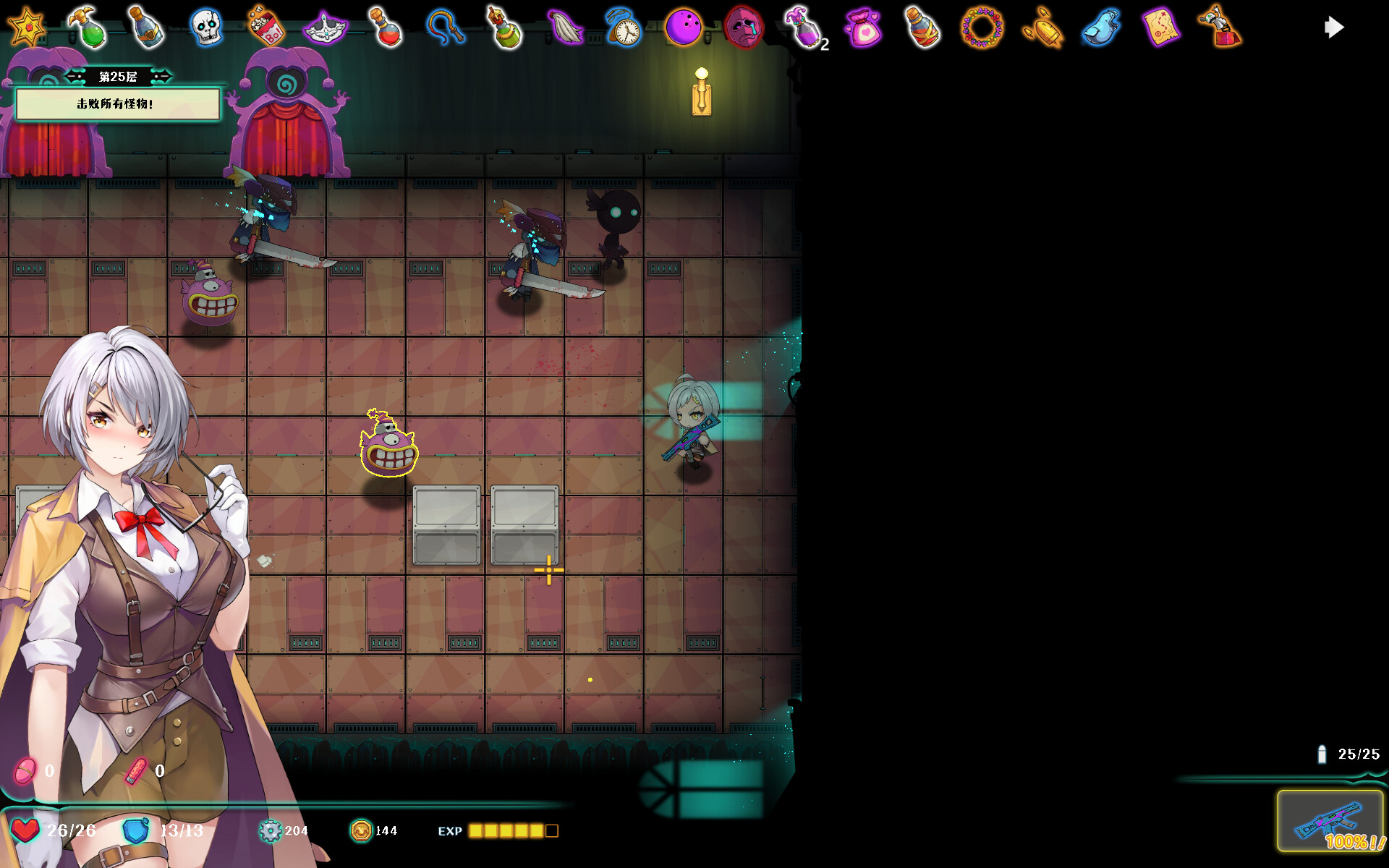Screen dimensions: 1389x868
Task: Select the blue bird item
Action: click(1102, 27)
